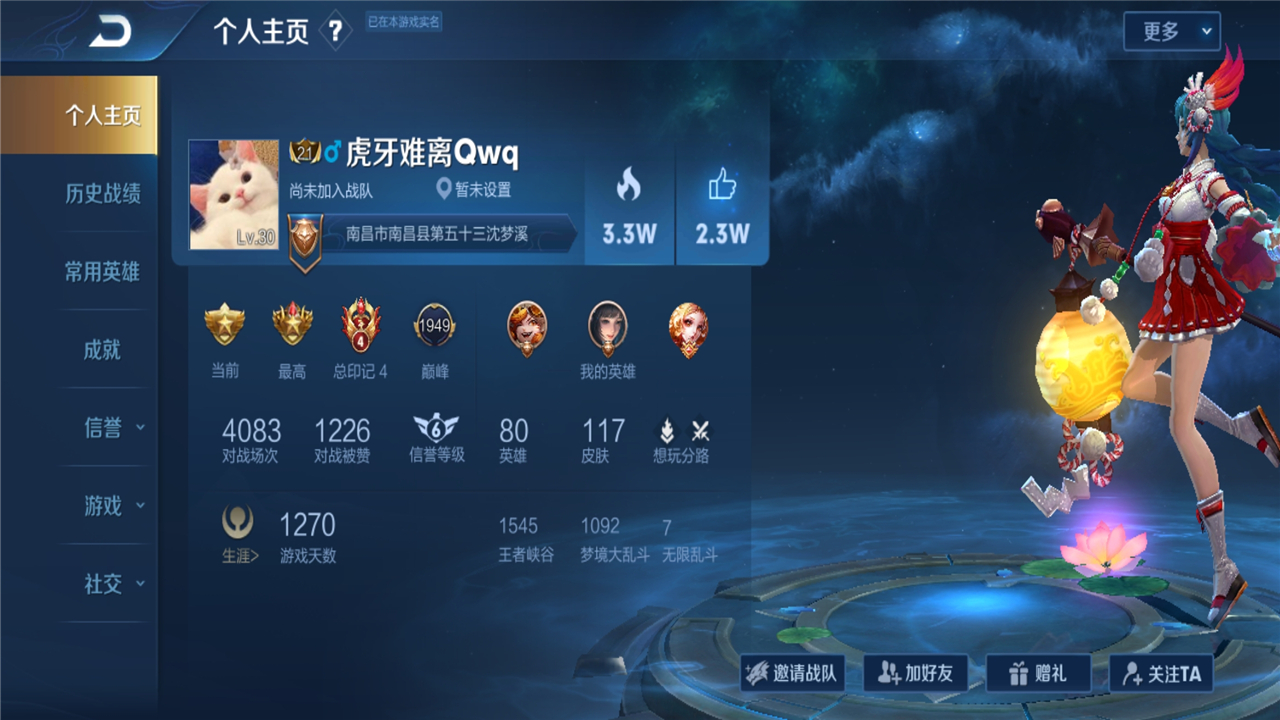This screenshot has width=1280, height=720.
Task: Click the thumbs-up likes icon showing 2.3W
Action: pos(722,183)
